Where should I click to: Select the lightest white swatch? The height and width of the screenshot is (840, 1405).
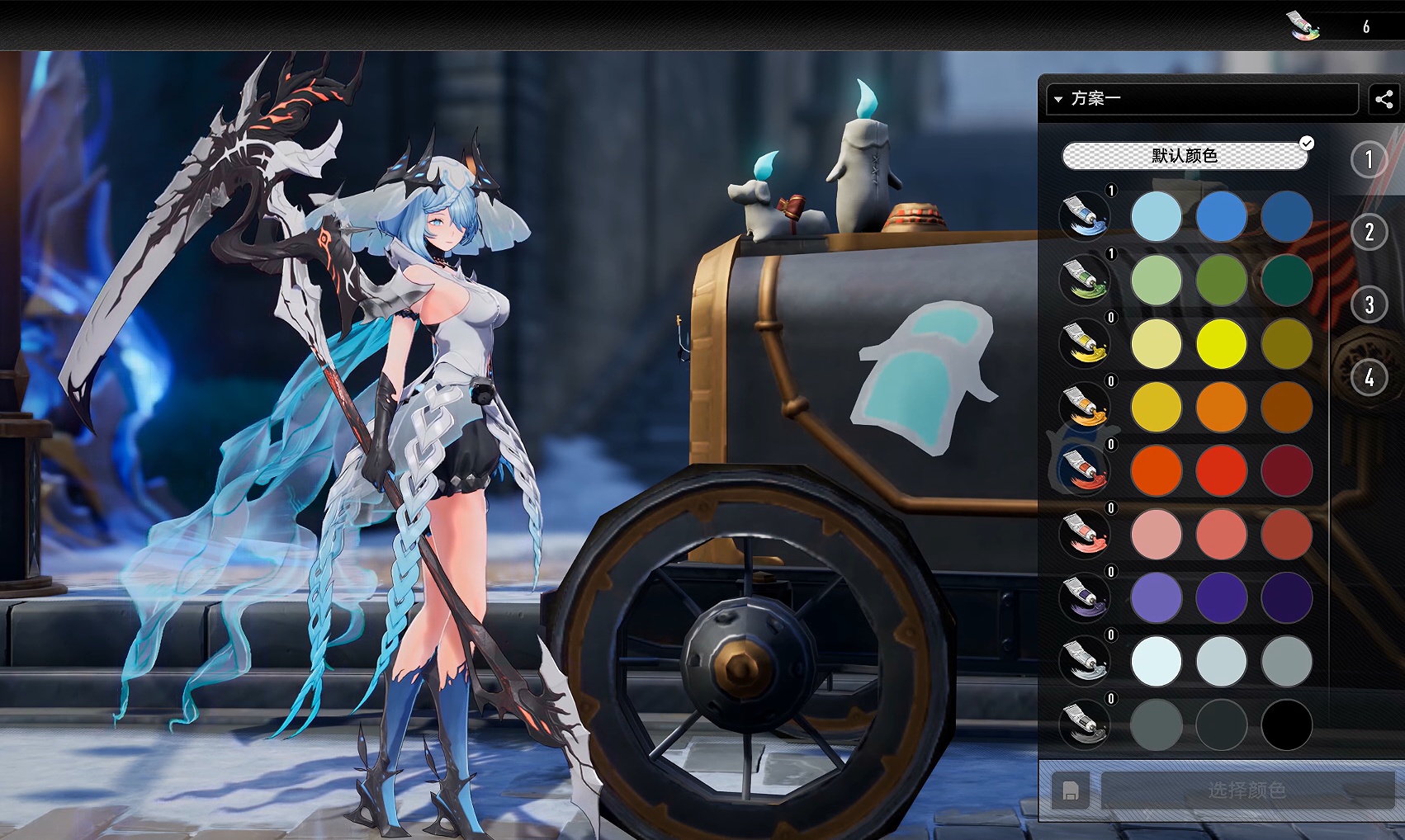click(1156, 661)
